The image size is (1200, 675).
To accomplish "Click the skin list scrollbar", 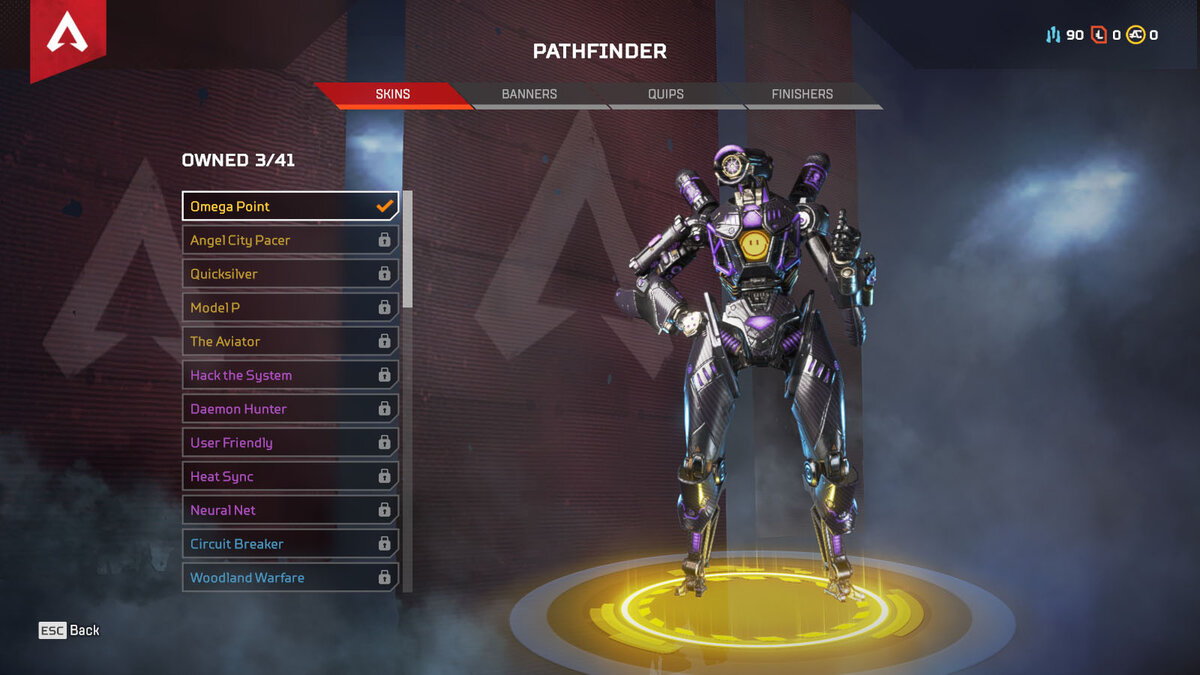I will [x=407, y=250].
